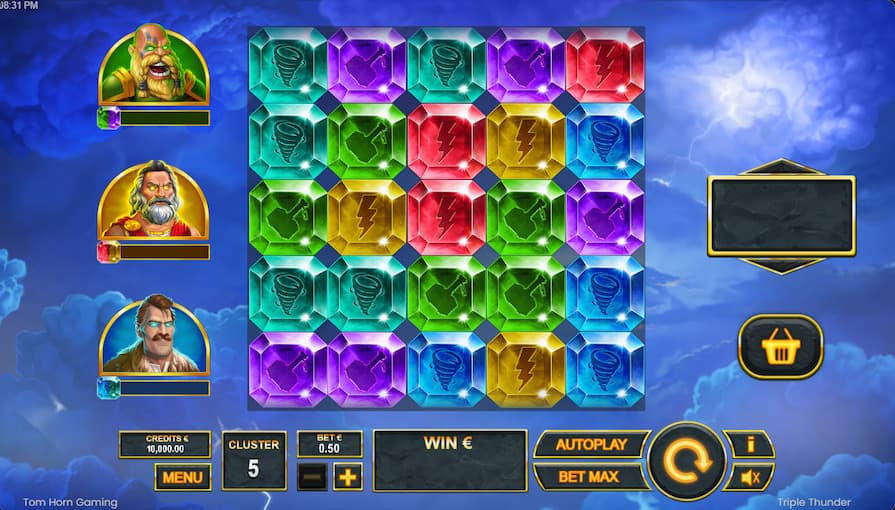The image size is (895, 510).
Task: Increase the bet with the plus button
Action: (347, 477)
